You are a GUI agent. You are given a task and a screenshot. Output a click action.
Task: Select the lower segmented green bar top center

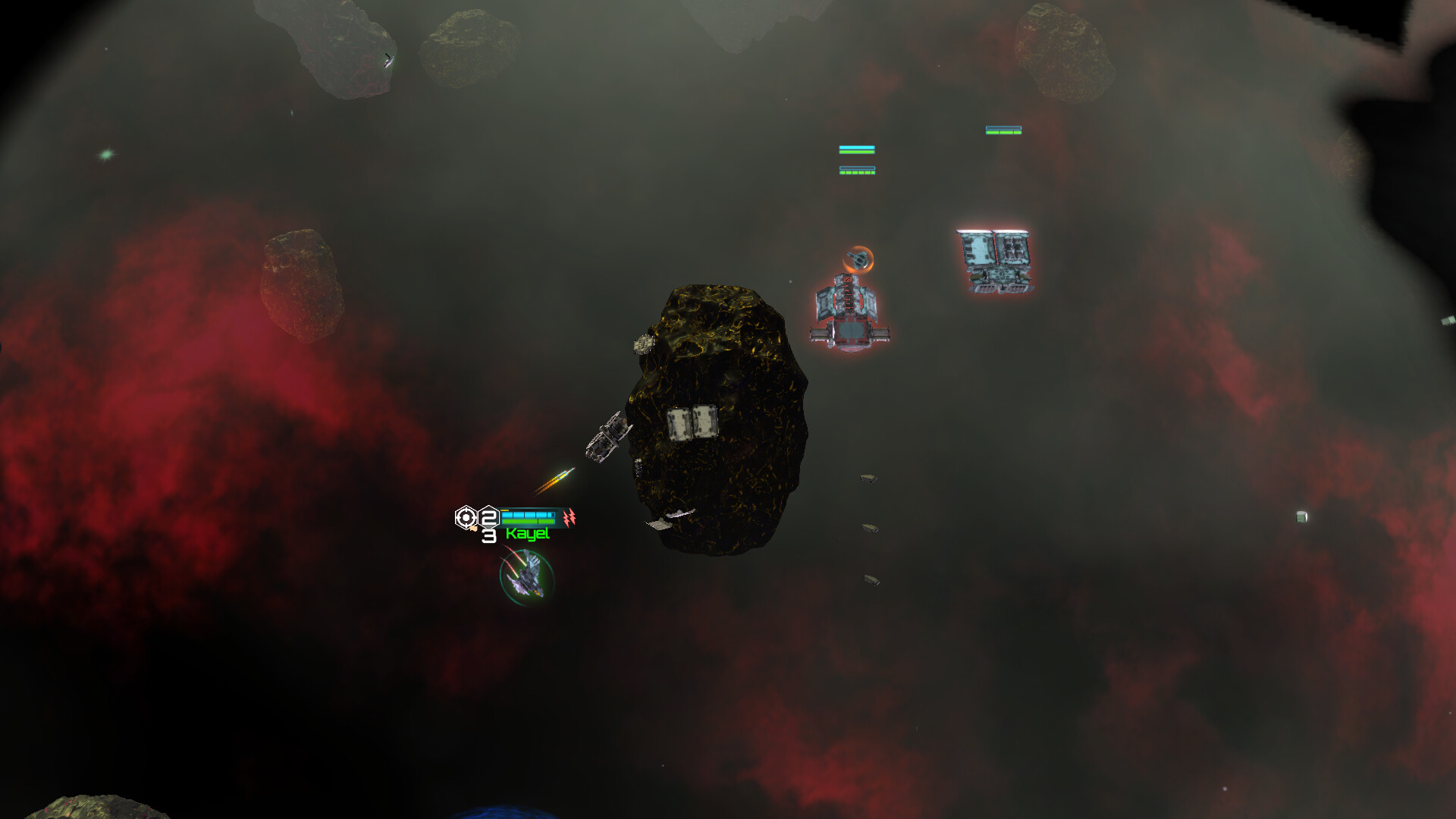click(857, 171)
